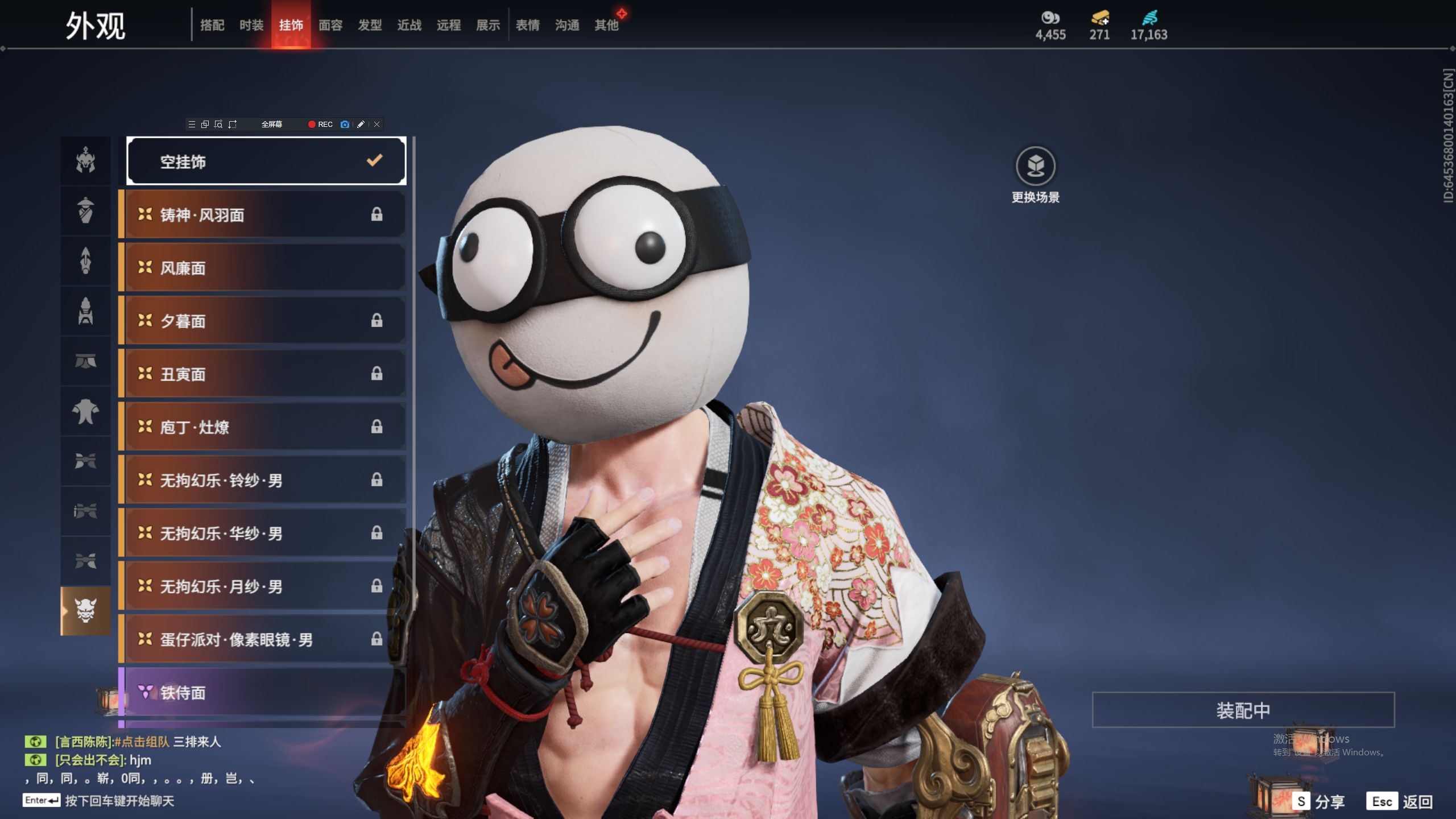This screenshot has height=819, width=1456.
Task: Select the 面容 tab
Action: [x=330, y=25]
